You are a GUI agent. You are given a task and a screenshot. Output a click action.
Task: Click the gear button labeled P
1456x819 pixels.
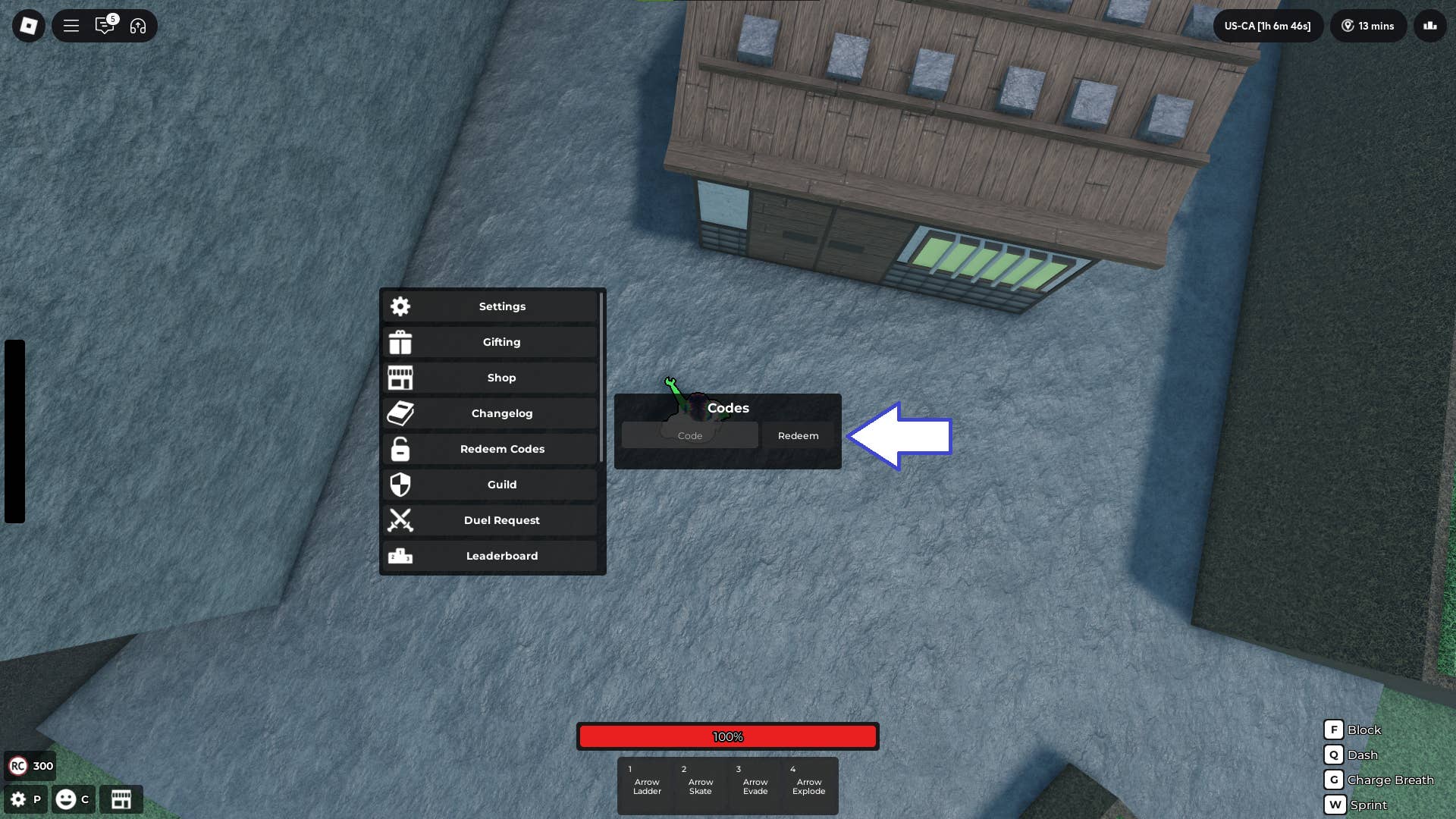pyautogui.click(x=19, y=799)
